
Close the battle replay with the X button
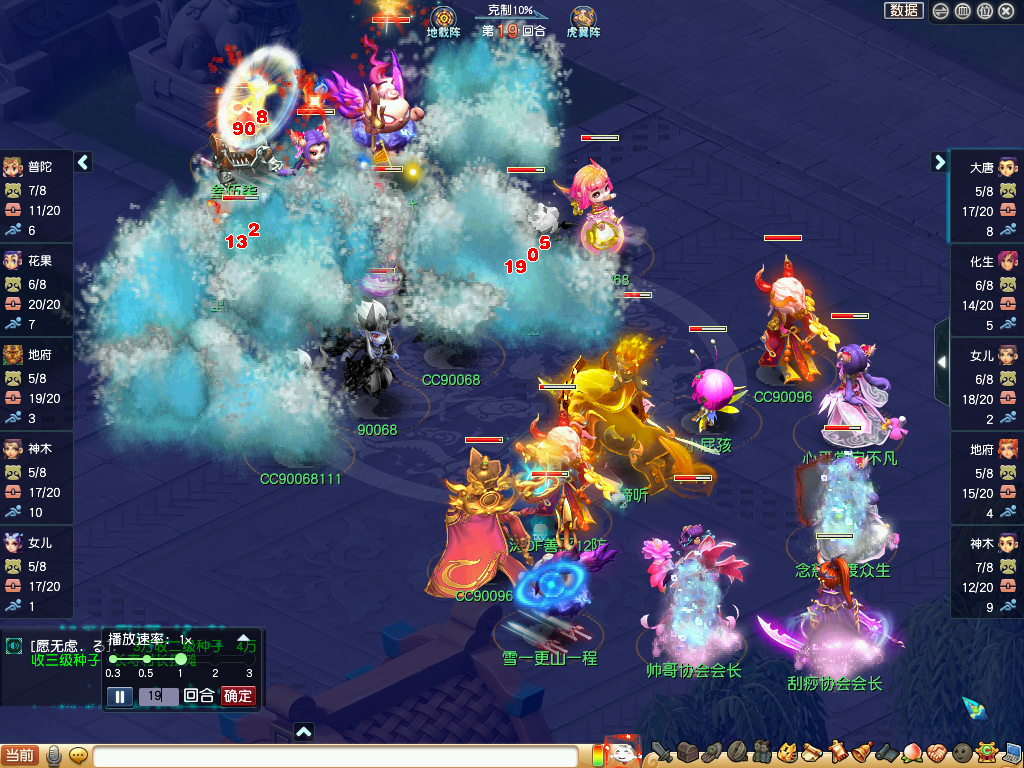pyautogui.click(x=1006, y=11)
